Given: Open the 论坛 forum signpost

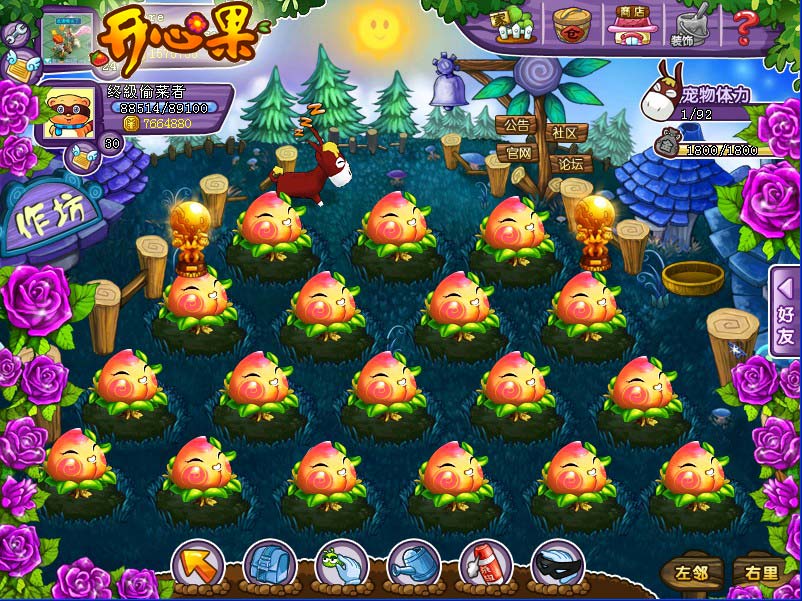Looking at the screenshot, I should click(570, 163).
